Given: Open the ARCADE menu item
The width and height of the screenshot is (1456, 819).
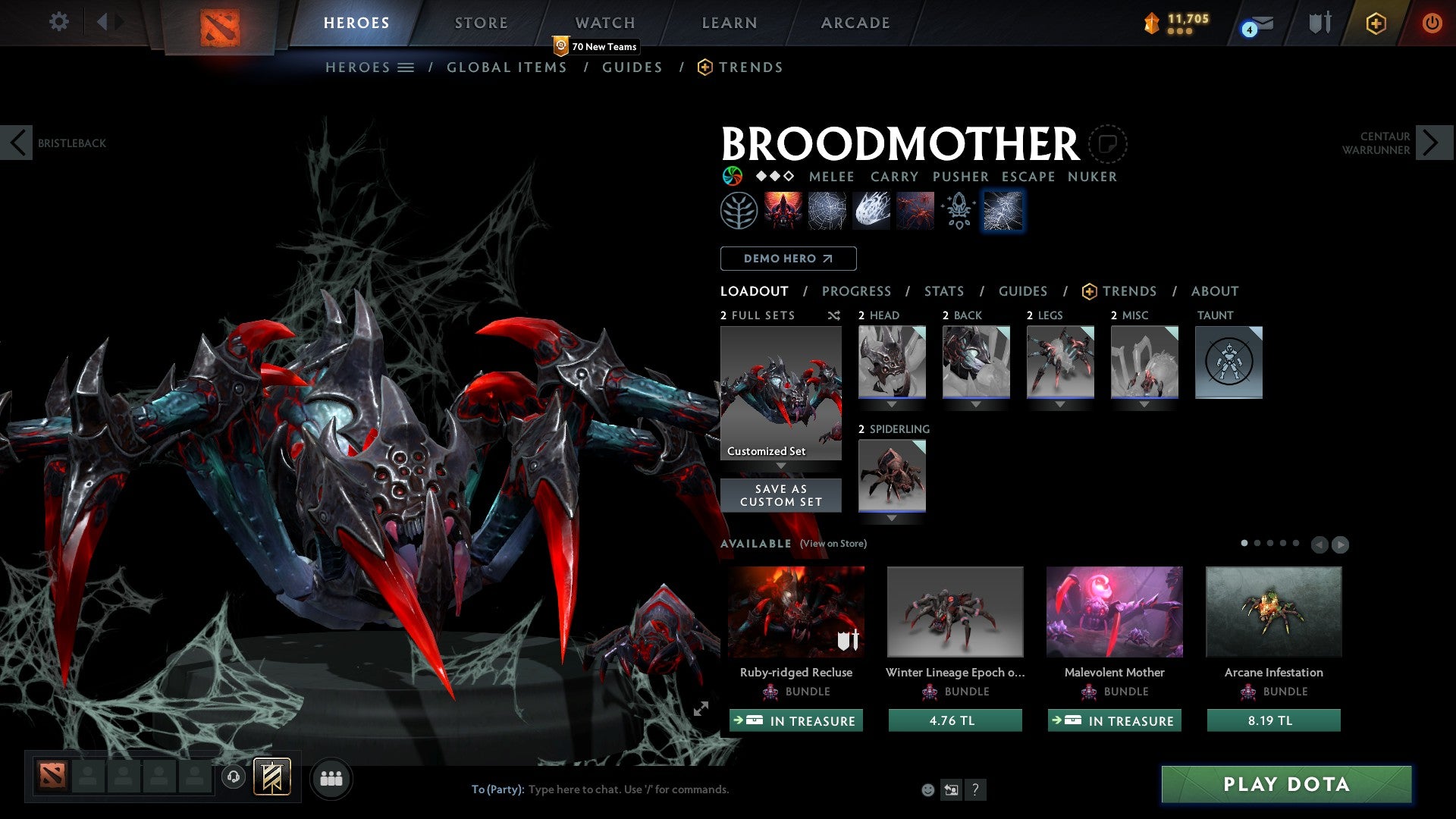Looking at the screenshot, I should tap(855, 23).
